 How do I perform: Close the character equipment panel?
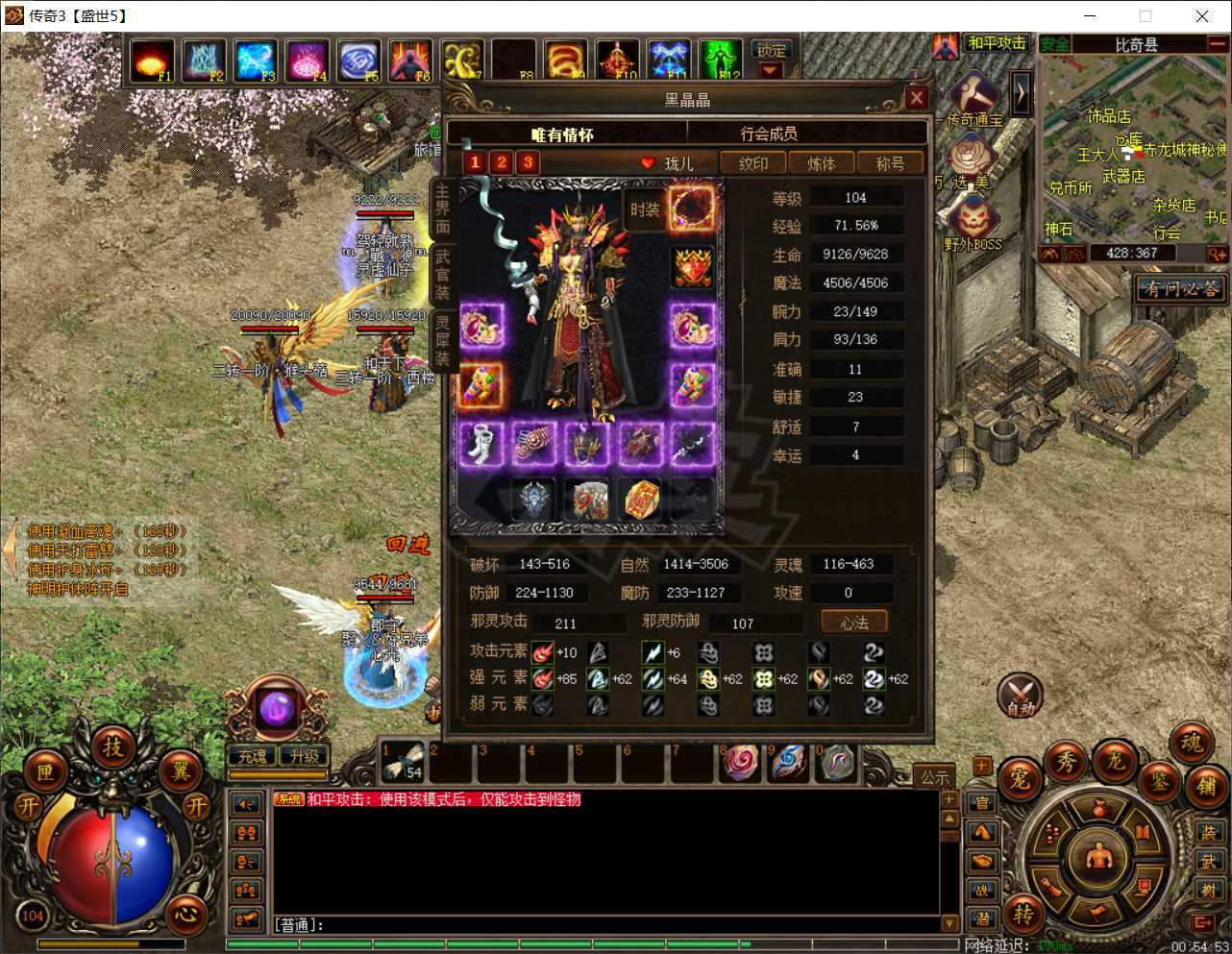[916, 98]
